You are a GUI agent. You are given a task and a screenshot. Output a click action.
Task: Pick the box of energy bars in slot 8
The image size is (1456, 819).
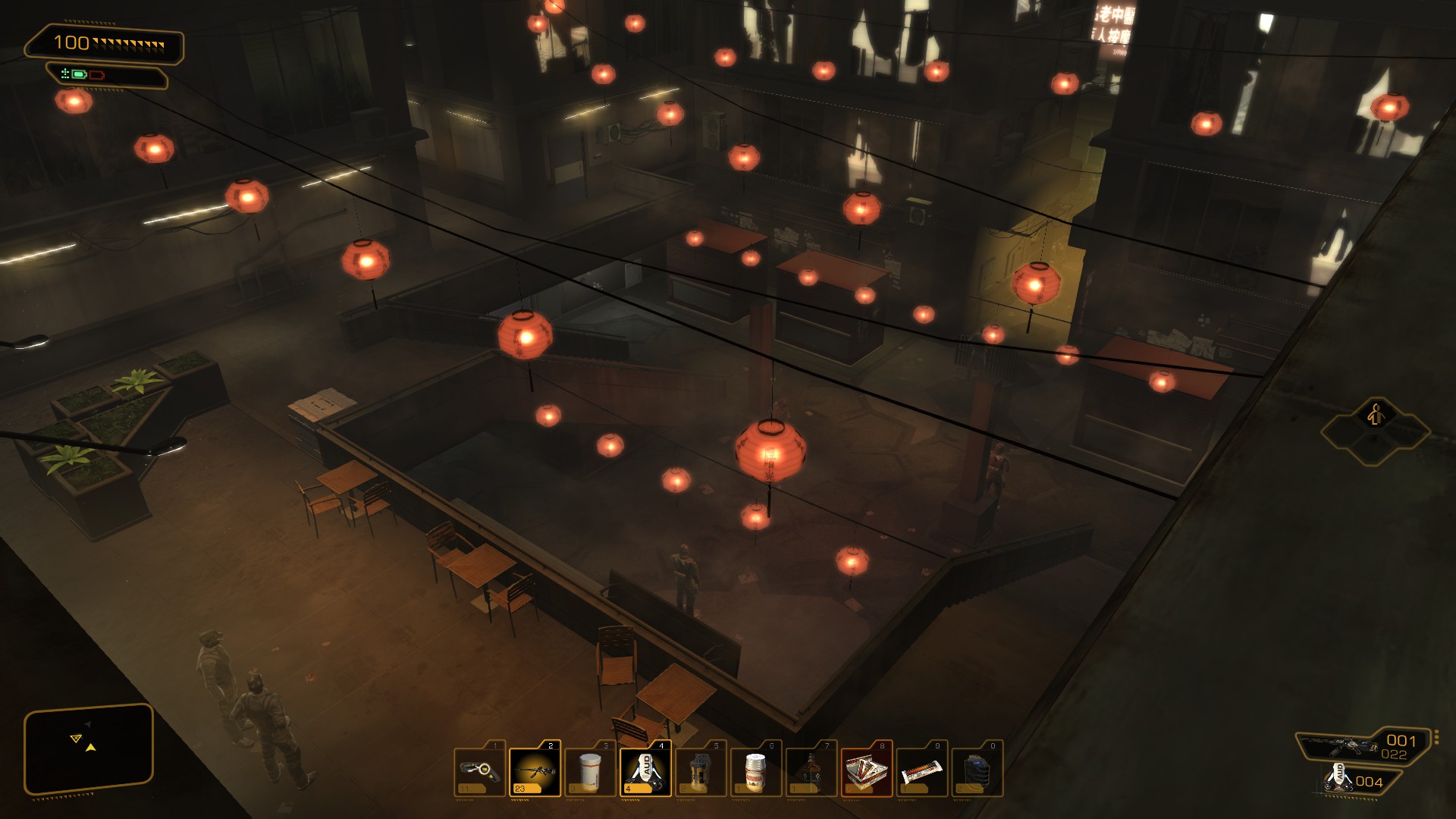tap(866, 770)
